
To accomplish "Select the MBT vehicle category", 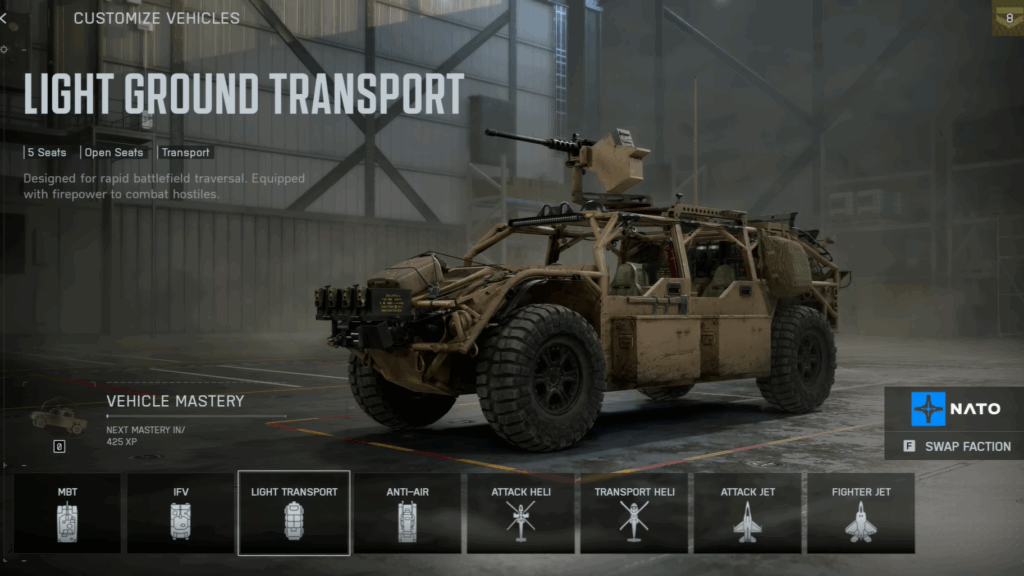I will pos(67,513).
